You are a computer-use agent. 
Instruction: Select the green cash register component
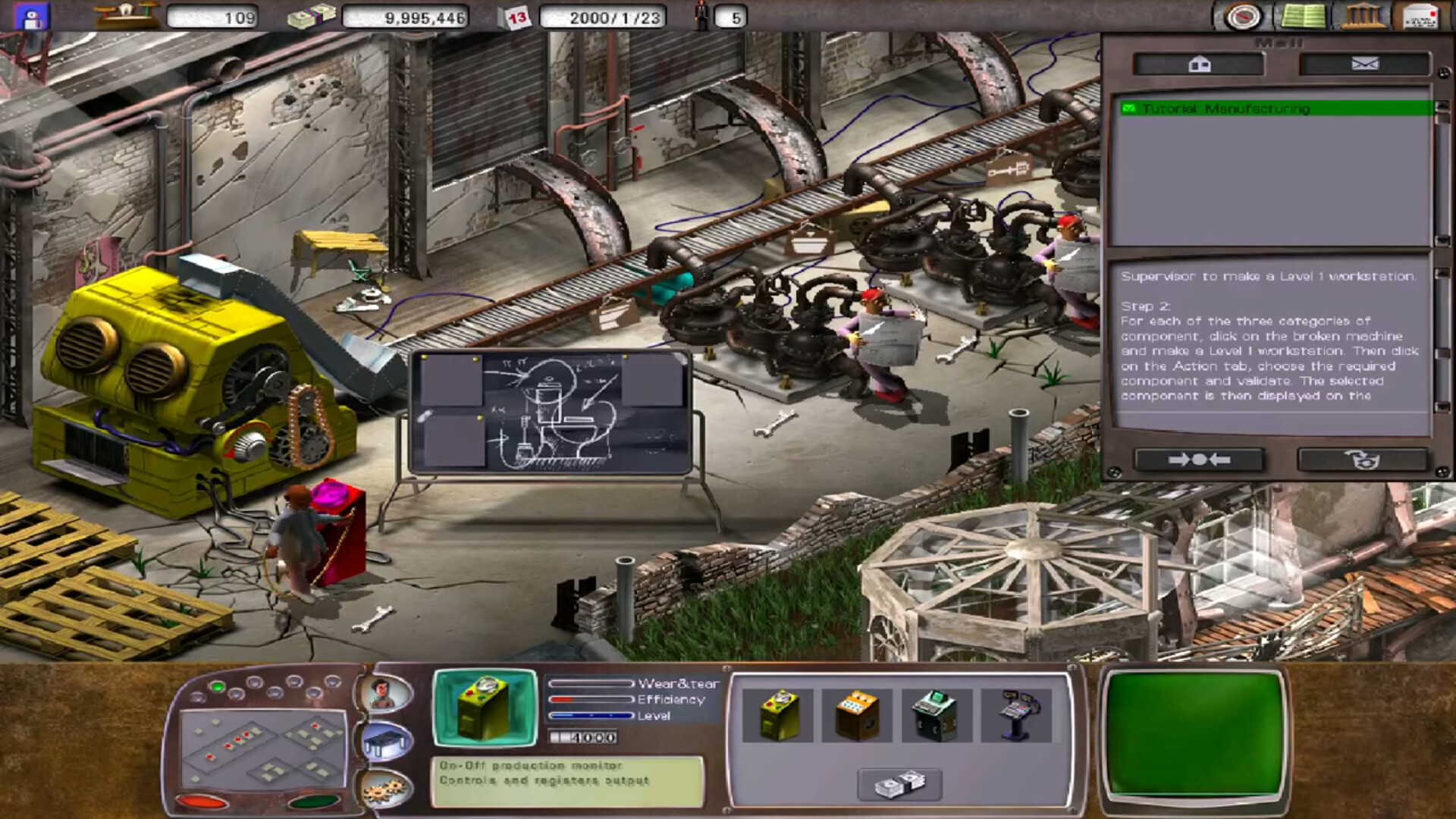(x=935, y=713)
